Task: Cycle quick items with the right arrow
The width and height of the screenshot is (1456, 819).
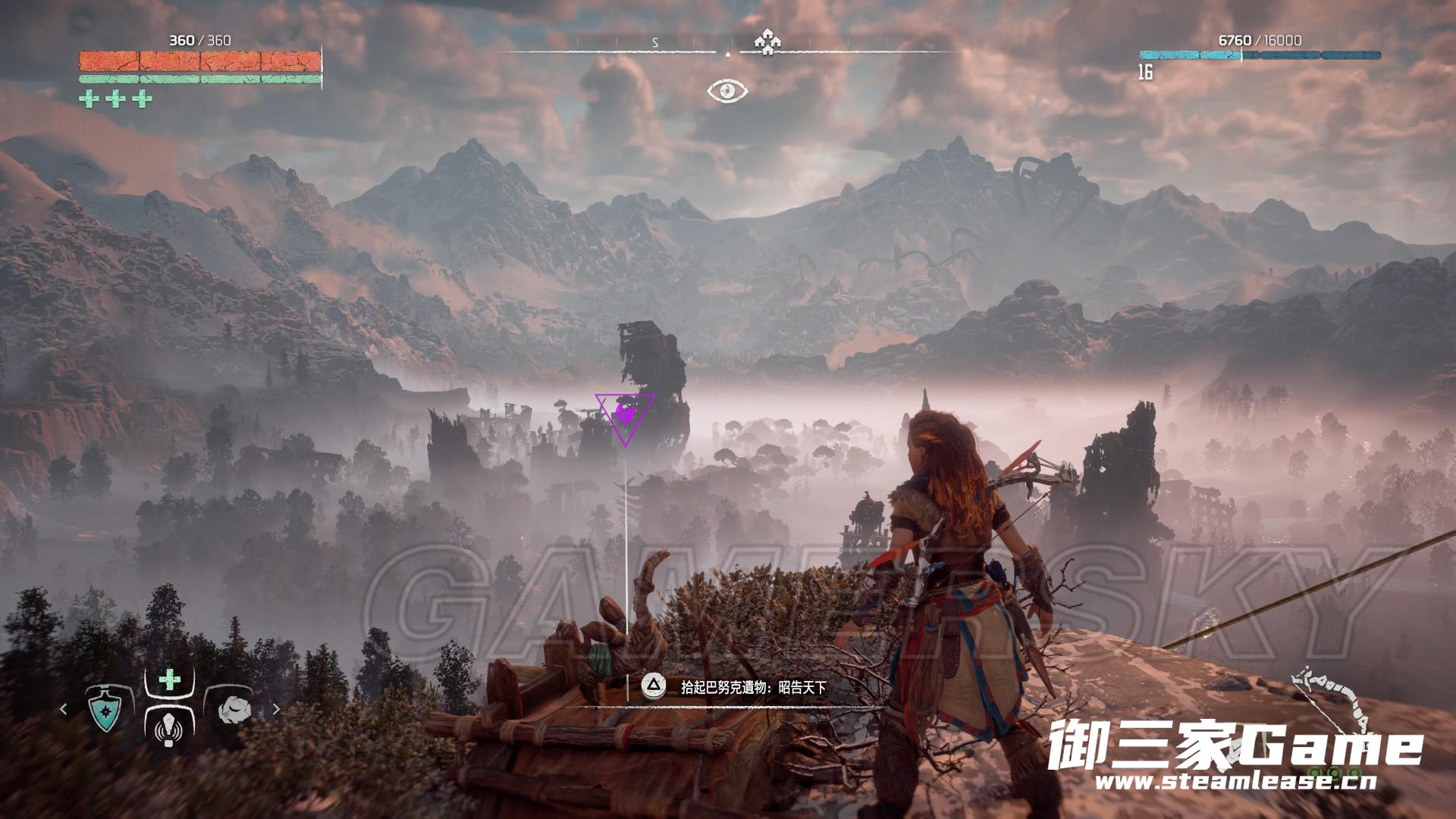Action: click(x=276, y=710)
